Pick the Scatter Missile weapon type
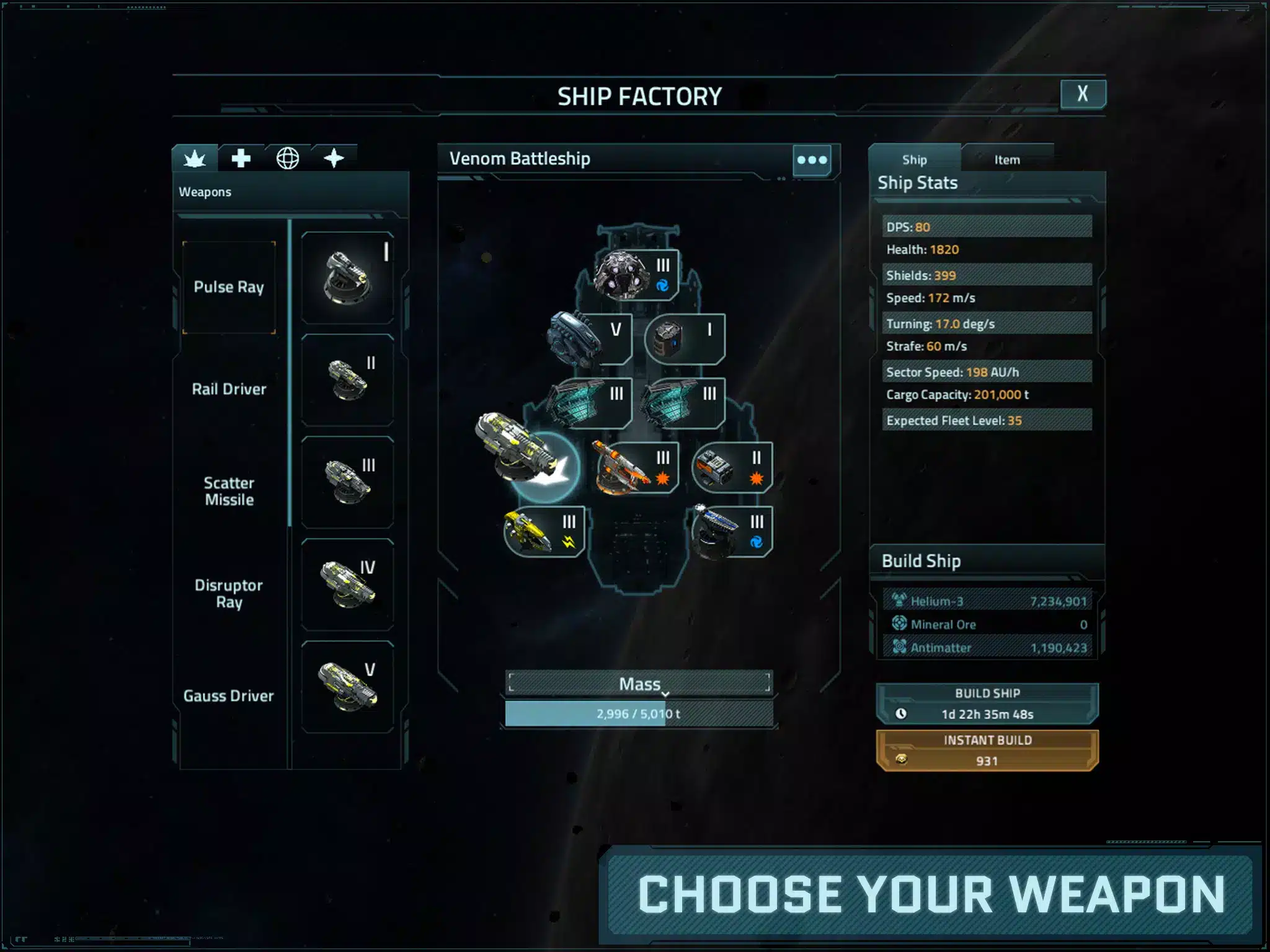Screen dimensions: 1270x952 [229, 491]
